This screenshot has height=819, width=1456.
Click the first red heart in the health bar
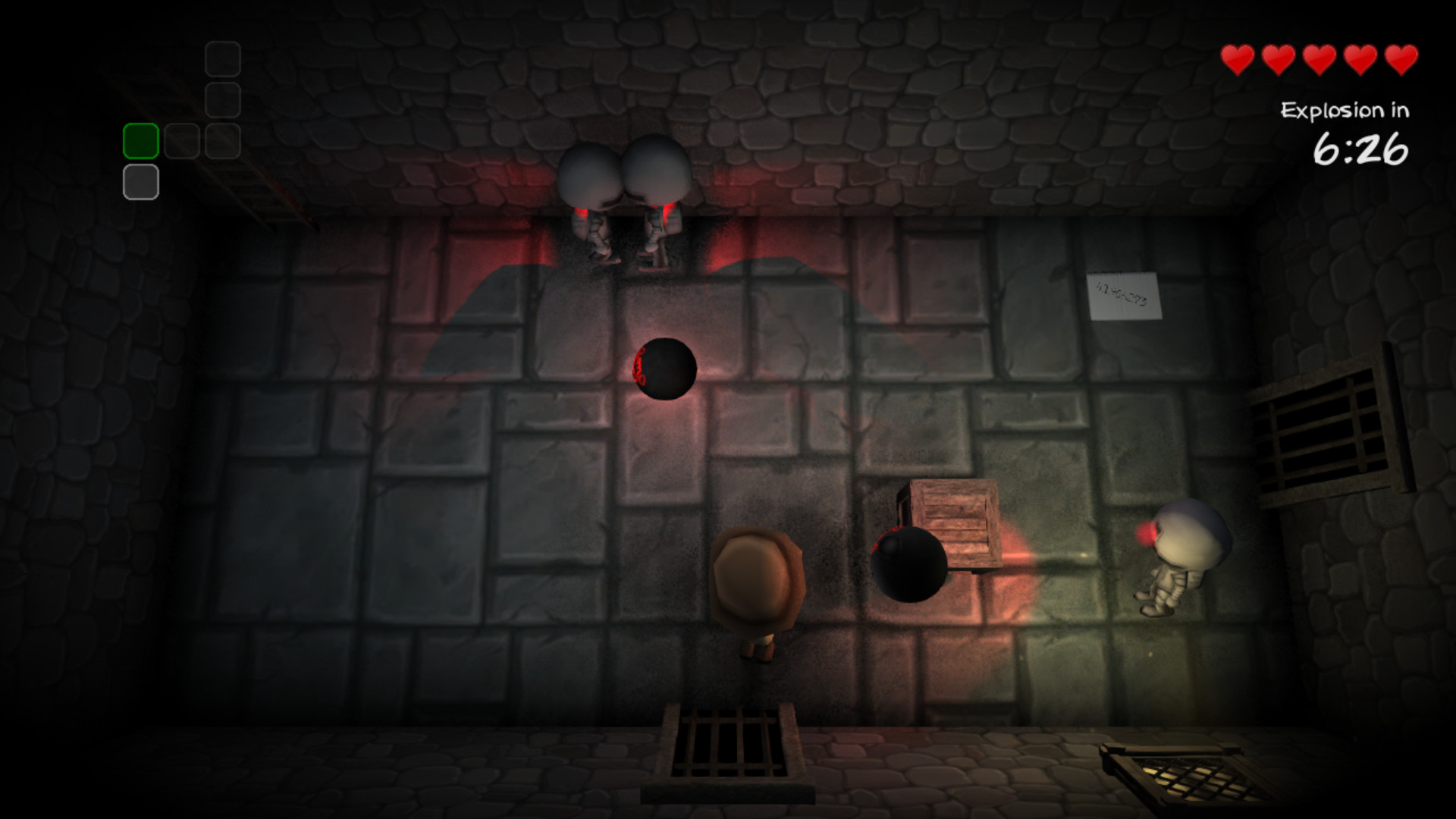[x=1239, y=57]
